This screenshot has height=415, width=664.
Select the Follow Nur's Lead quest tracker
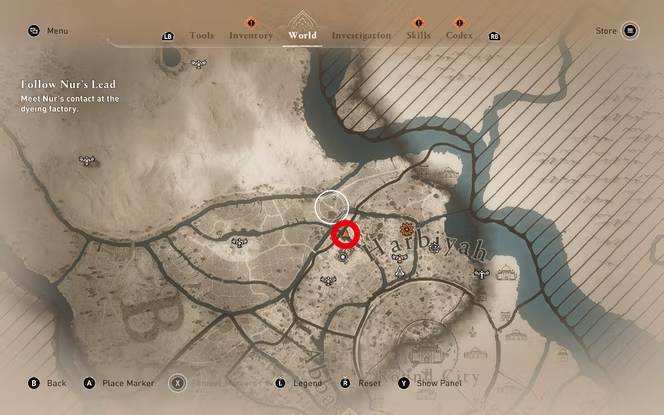coord(59,86)
